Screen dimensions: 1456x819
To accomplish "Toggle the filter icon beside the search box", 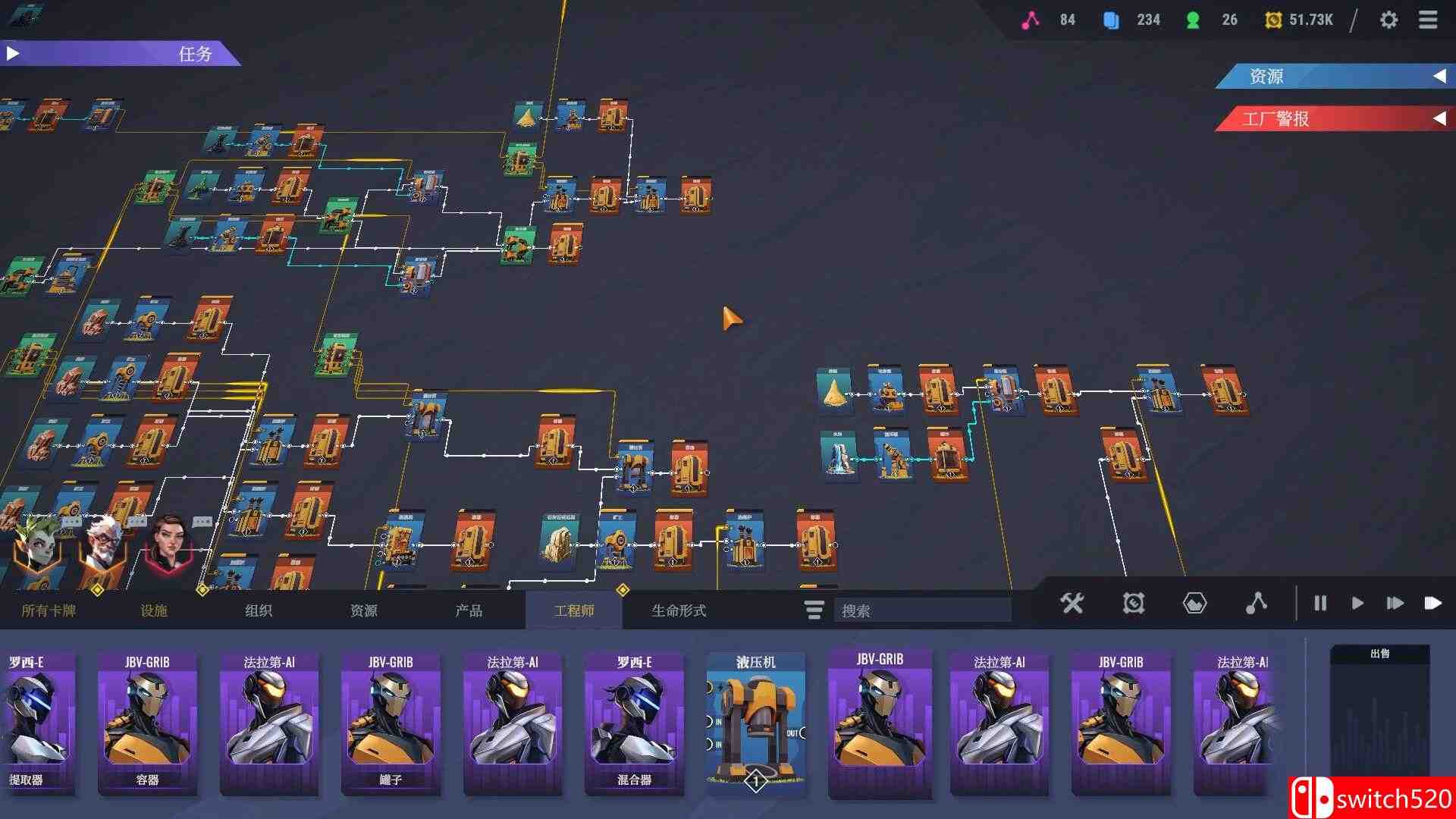I will tap(814, 610).
